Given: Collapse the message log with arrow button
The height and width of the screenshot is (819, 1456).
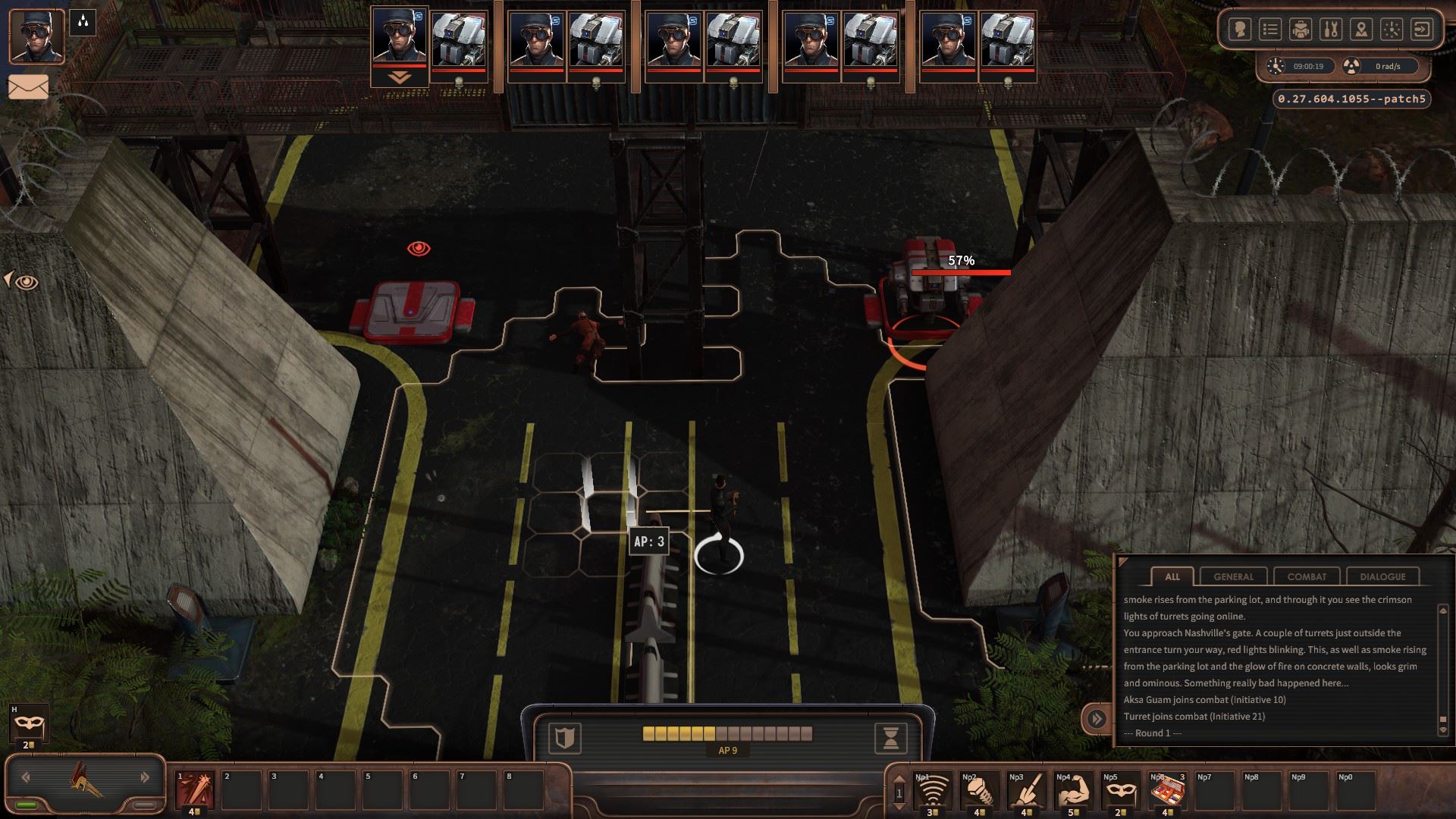Looking at the screenshot, I should [x=1097, y=718].
